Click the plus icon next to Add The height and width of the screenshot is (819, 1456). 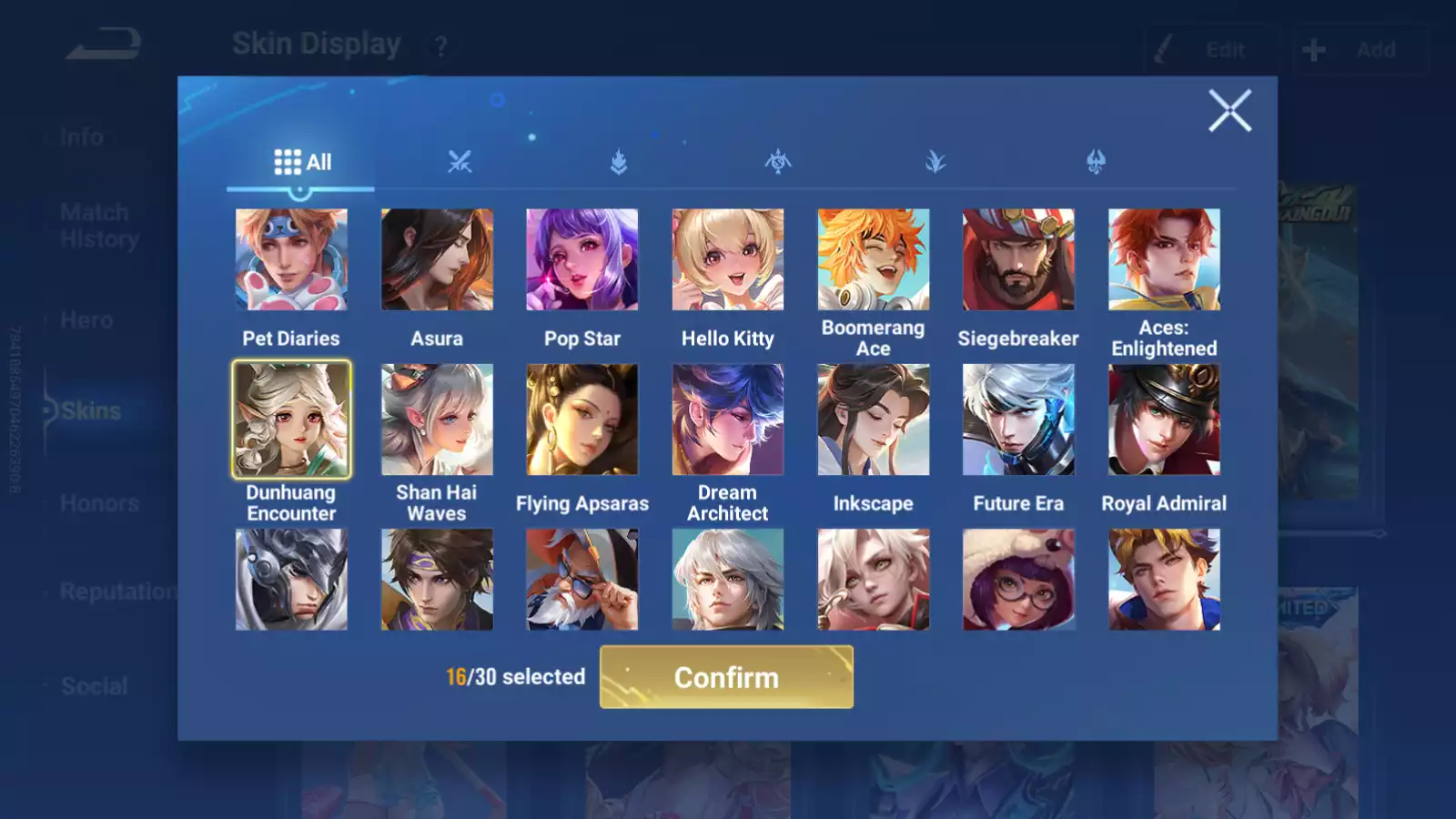(x=1312, y=50)
